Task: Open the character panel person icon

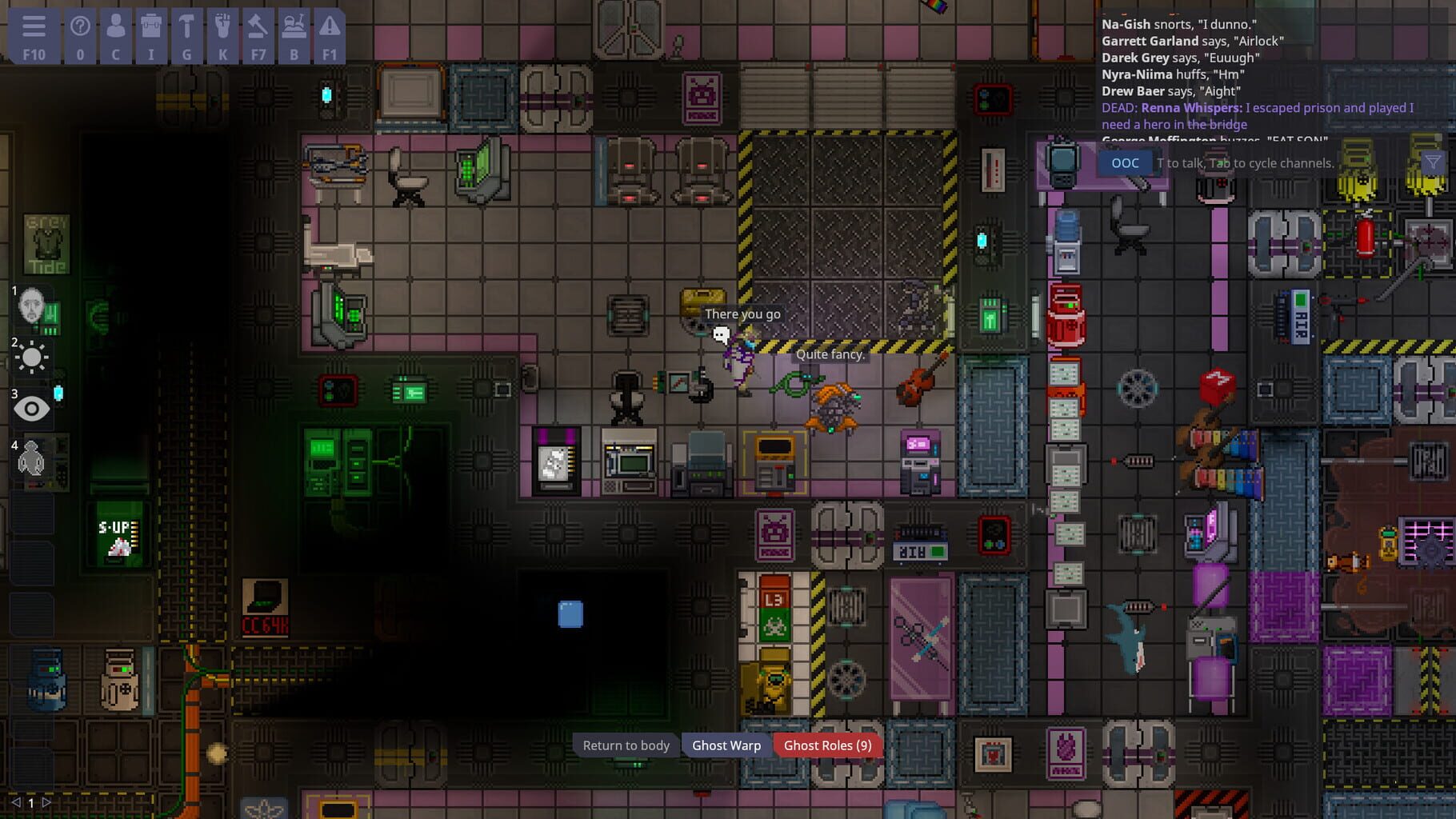Action: [x=114, y=33]
